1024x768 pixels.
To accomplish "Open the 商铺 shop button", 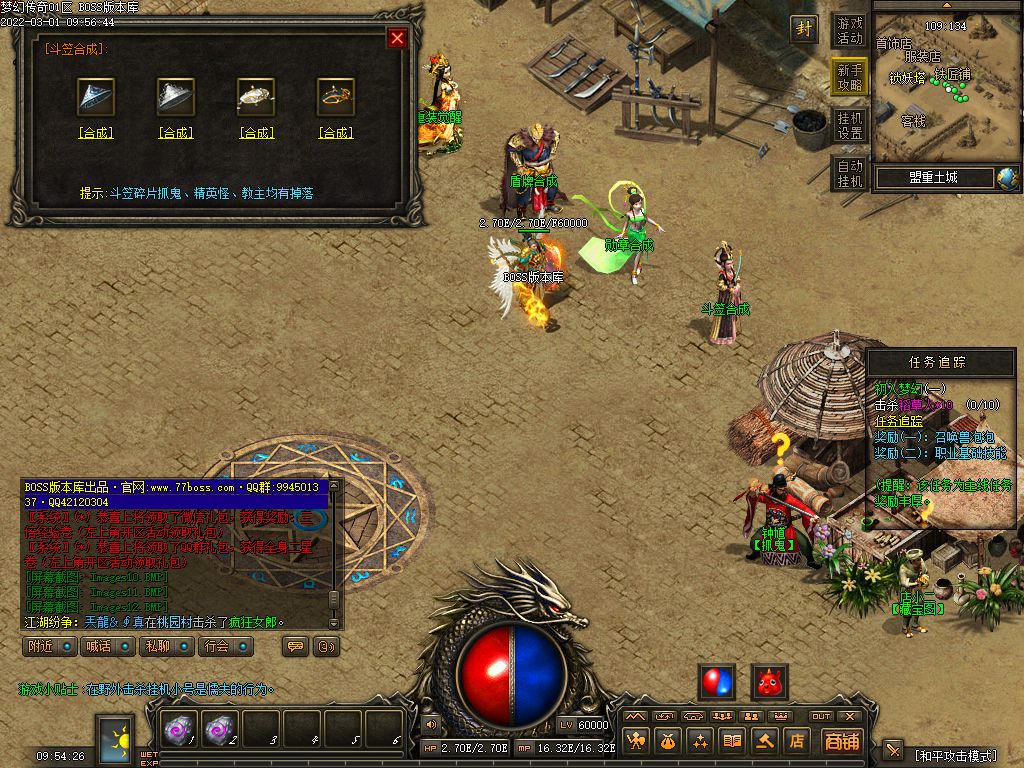I will point(842,741).
